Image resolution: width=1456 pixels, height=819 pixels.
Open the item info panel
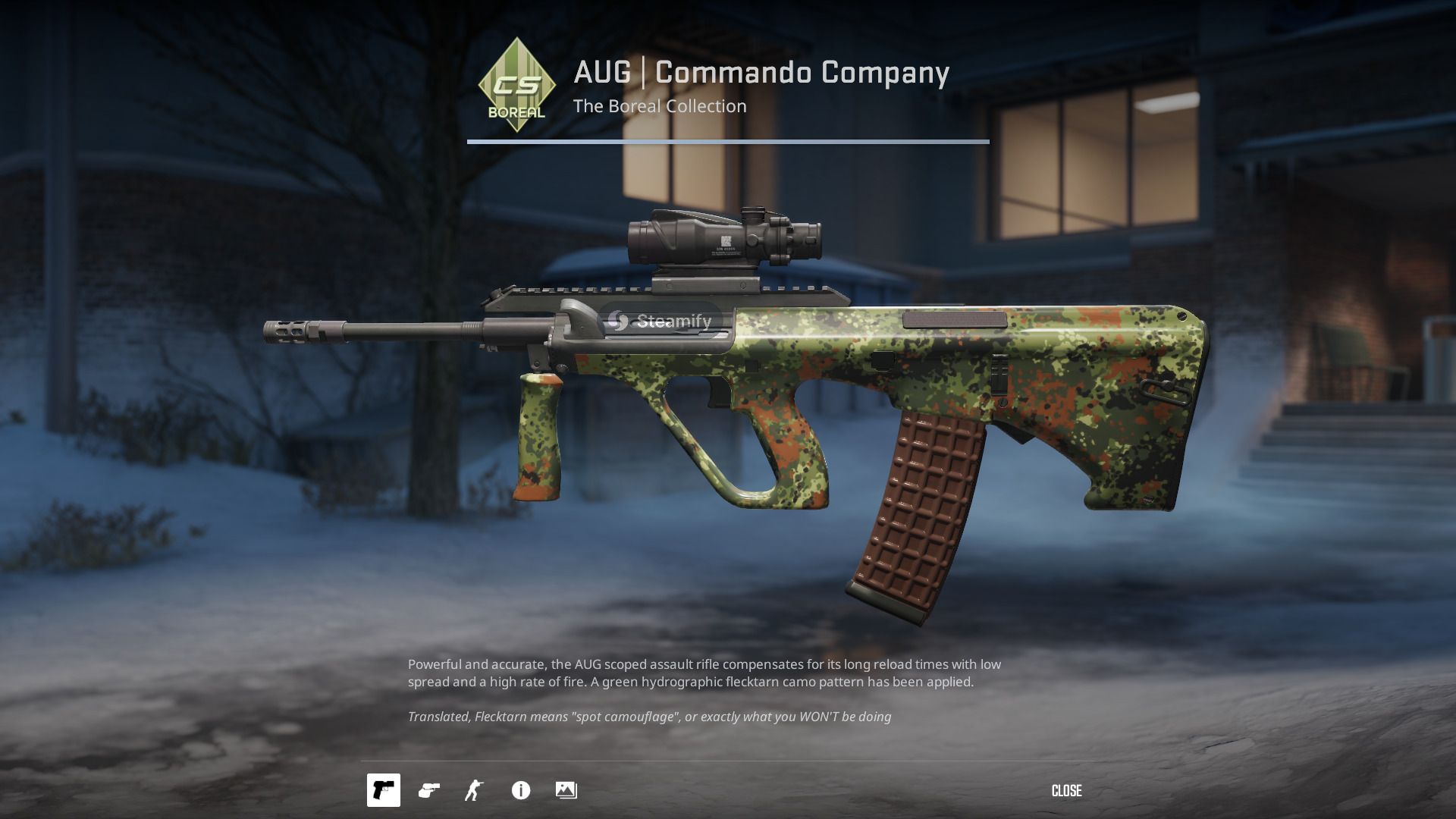521,790
